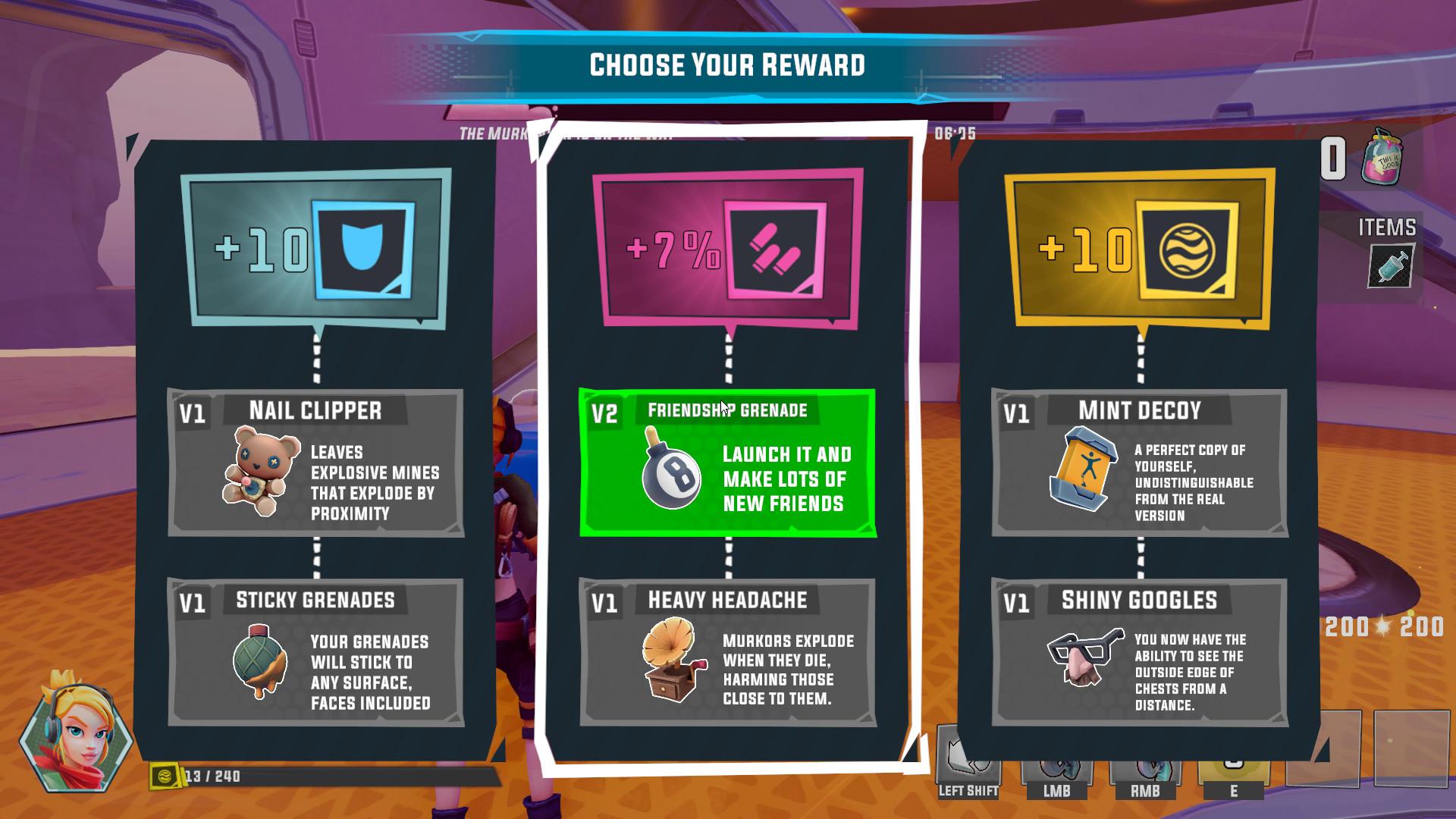Pick the +10 gold currency reward banner
This screenshot has height=819, width=1456.
tap(1139, 248)
